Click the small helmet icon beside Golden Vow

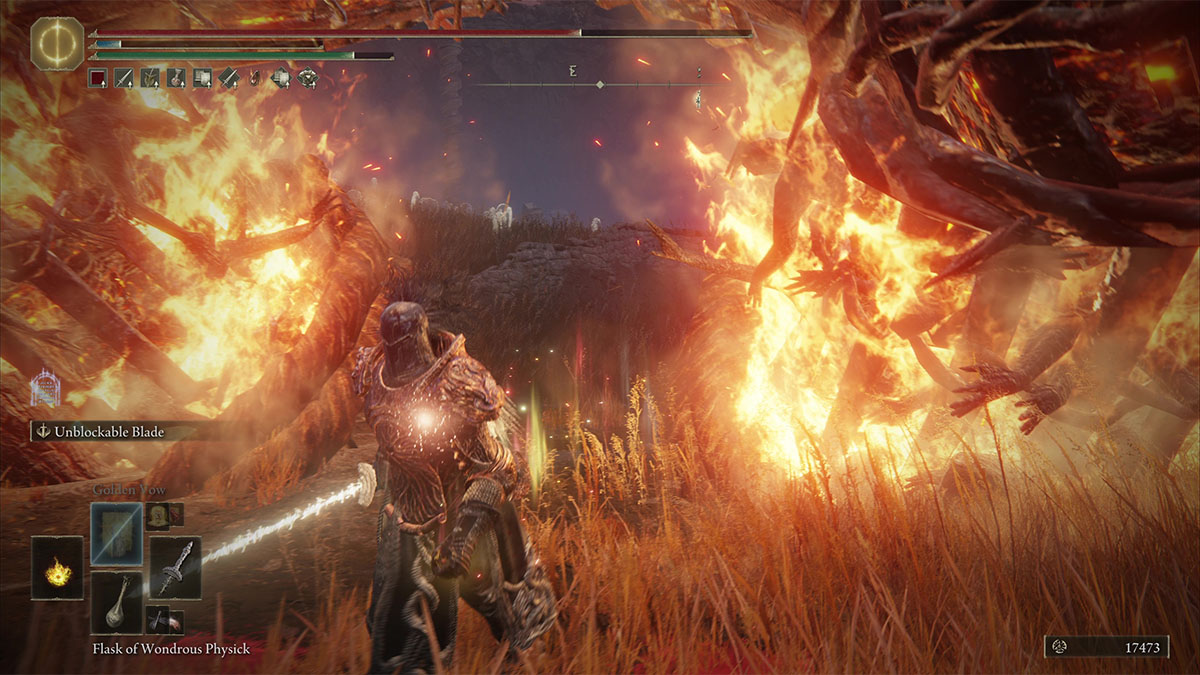157,515
